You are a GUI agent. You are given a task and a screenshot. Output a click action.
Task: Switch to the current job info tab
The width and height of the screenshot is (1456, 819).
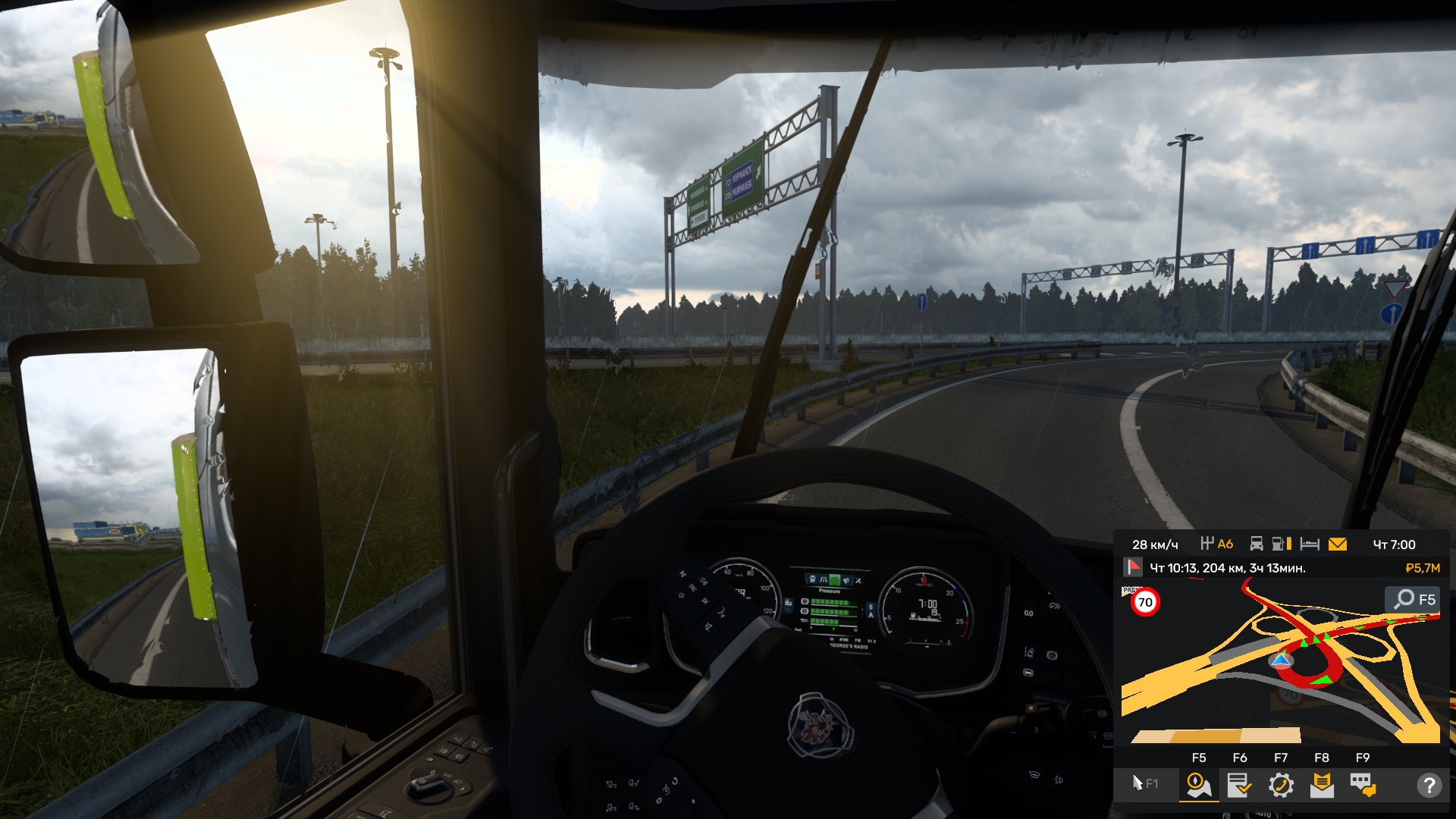tap(1239, 785)
